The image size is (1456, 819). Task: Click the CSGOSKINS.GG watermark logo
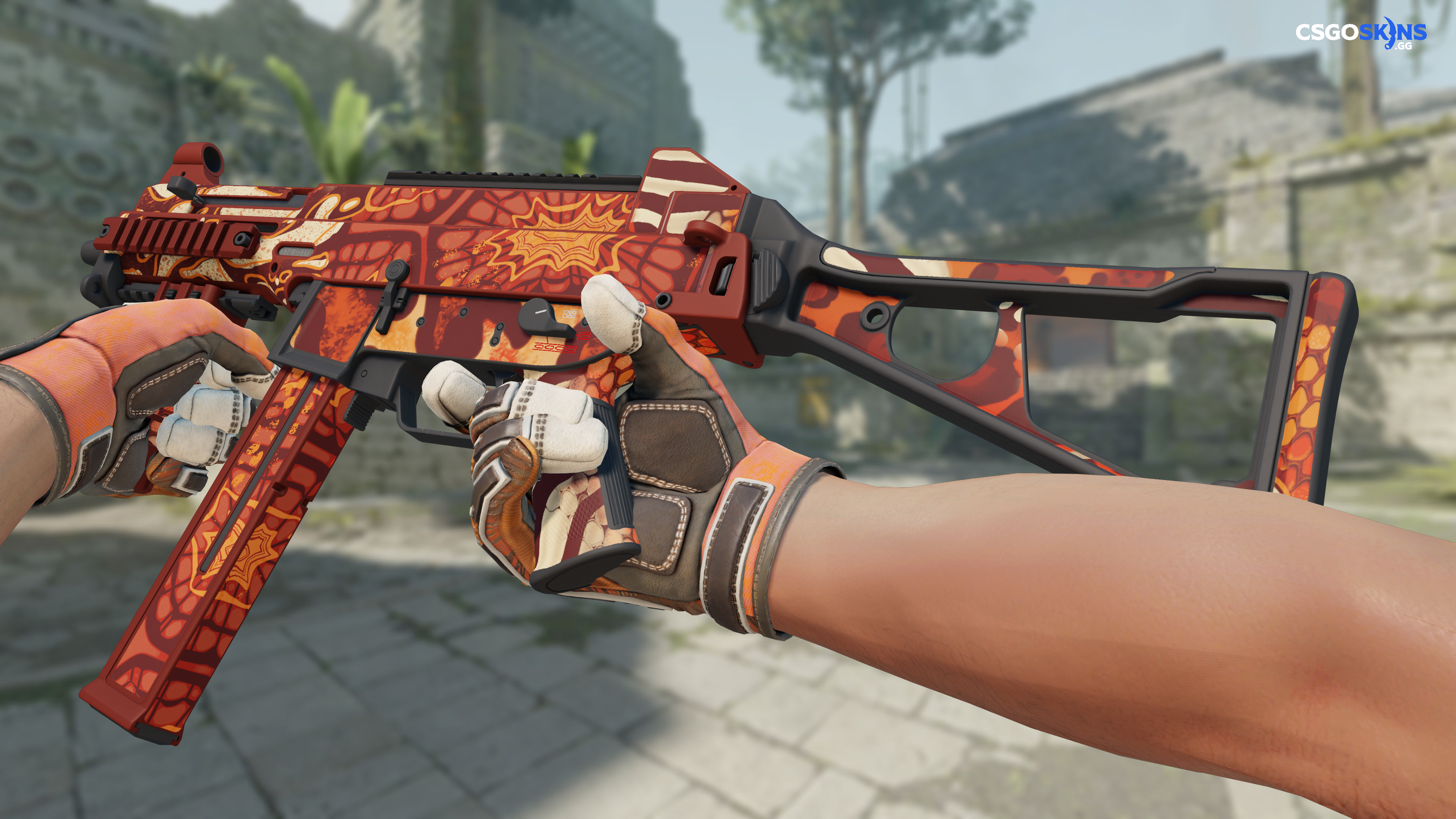click(1360, 33)
